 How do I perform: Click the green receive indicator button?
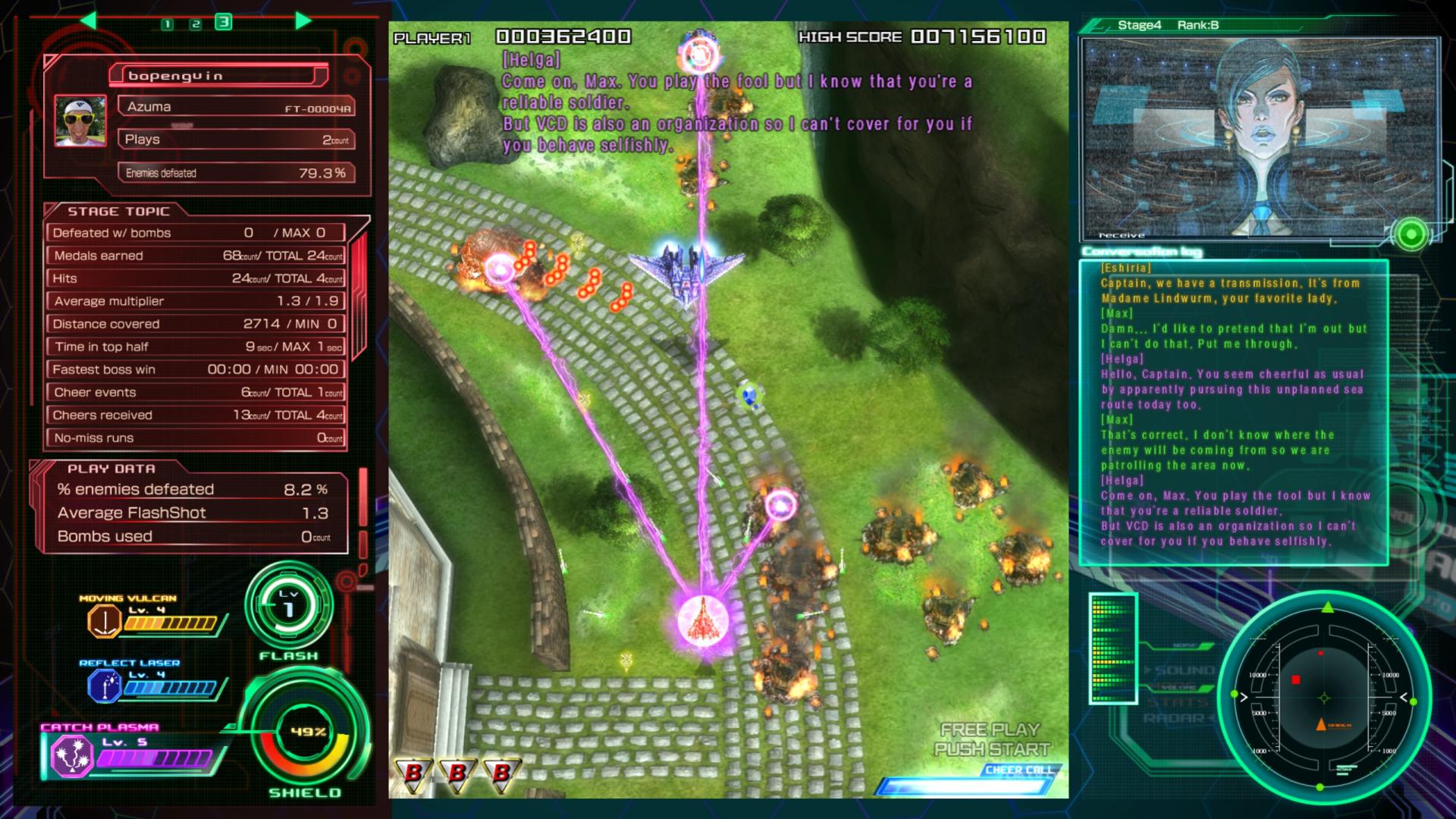click(1410, 235)
